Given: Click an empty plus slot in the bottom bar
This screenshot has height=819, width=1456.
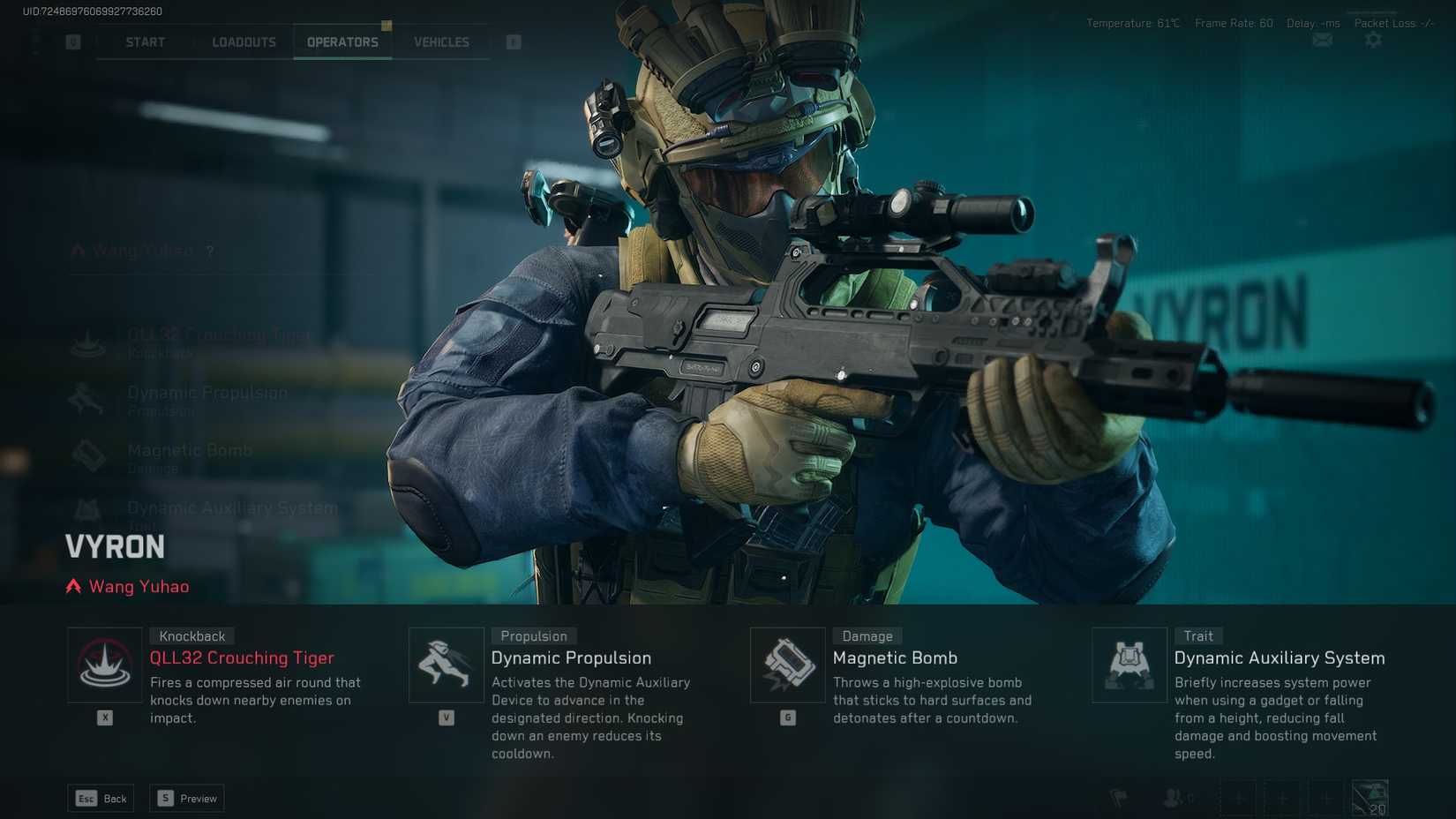Looking at the screenshot, I should (1239, 798).
